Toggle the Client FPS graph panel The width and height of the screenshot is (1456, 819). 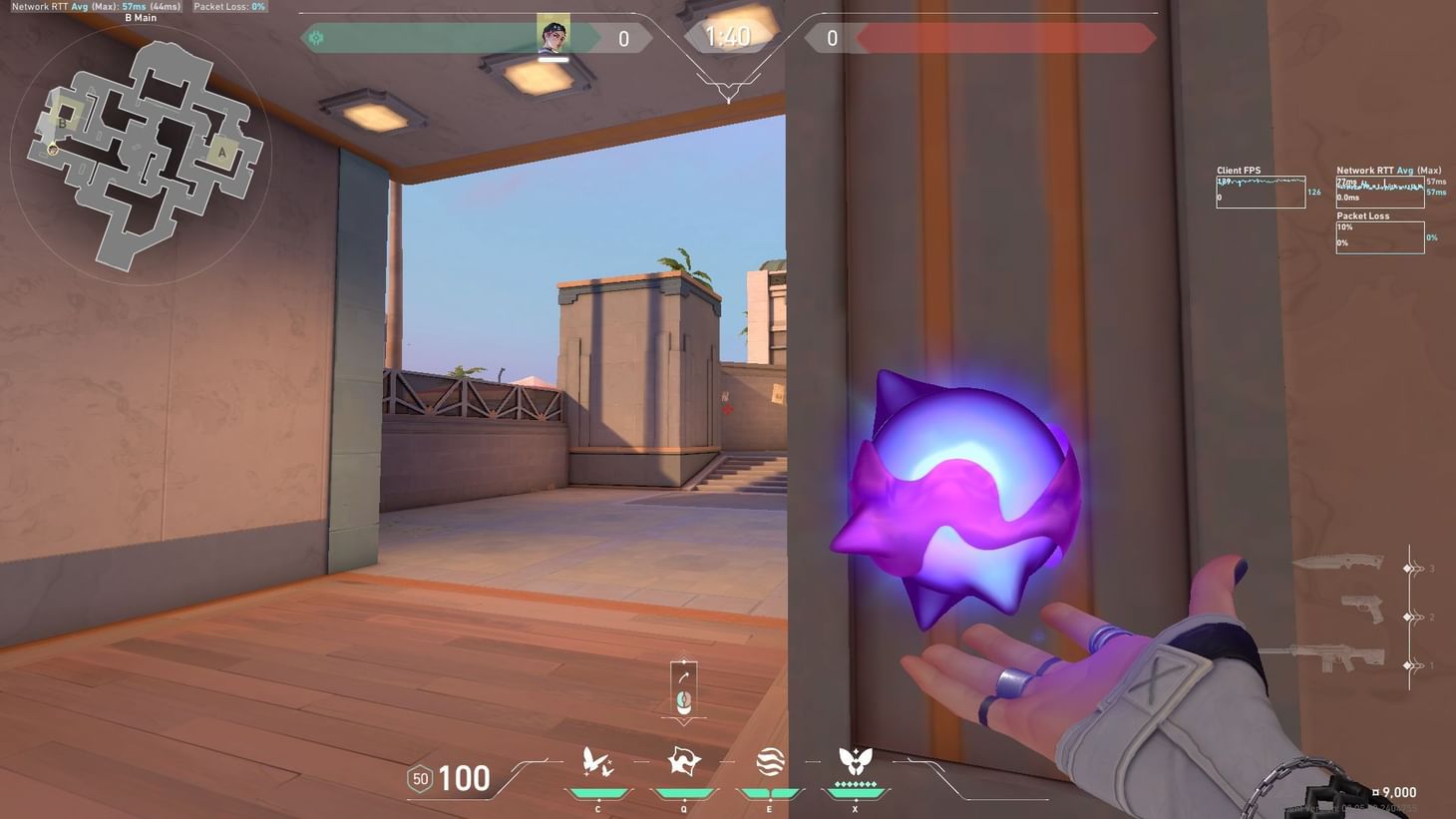pos(1261,190)
